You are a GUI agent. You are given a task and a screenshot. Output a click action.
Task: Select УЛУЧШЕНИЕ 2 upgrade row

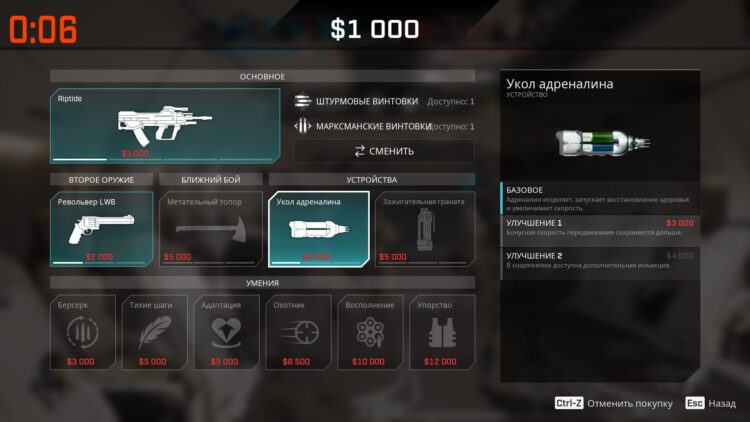(x=600, y=262)
